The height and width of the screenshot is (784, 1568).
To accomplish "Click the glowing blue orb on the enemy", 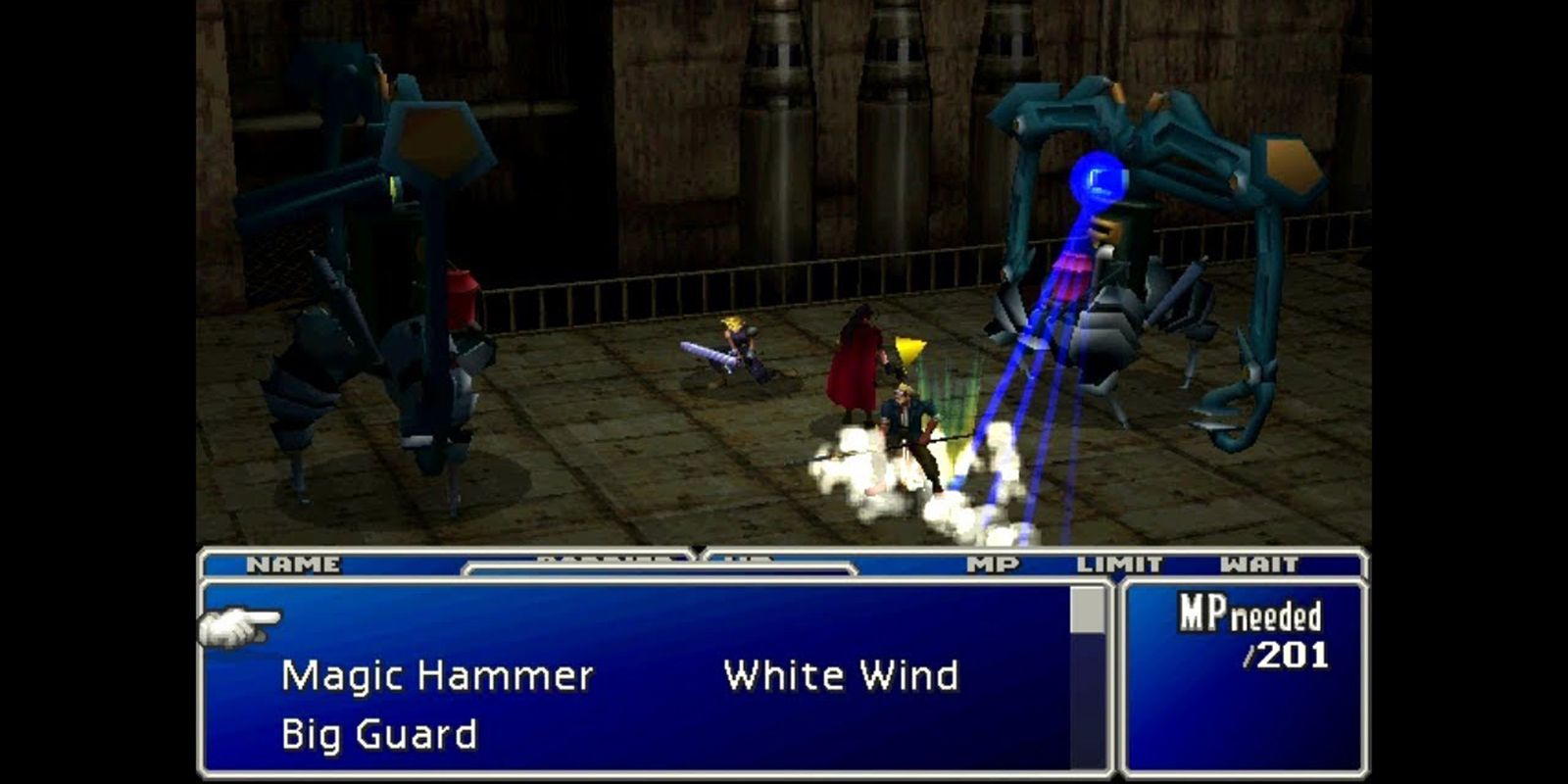I will click(1100, 176).
